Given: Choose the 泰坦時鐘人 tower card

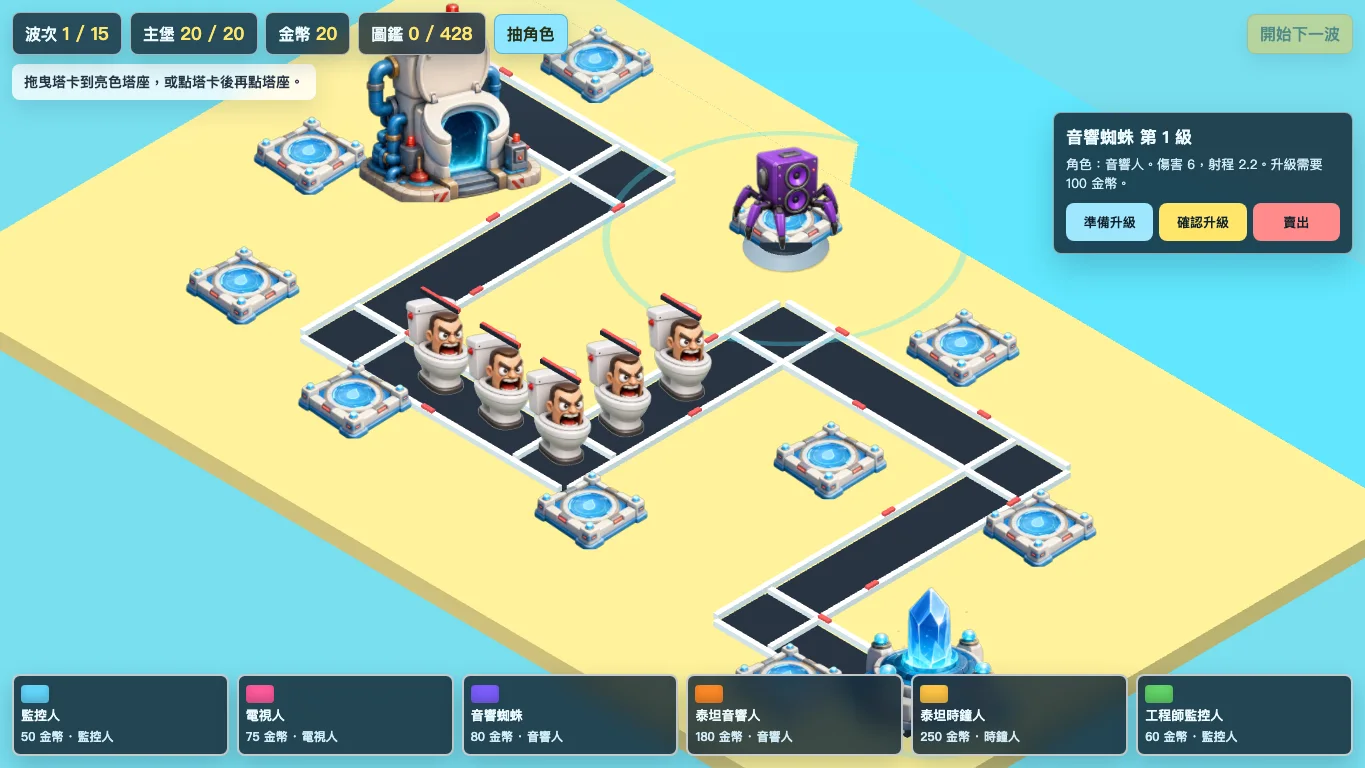Looking at the screenshot, I should click(x=1019, y=715).
